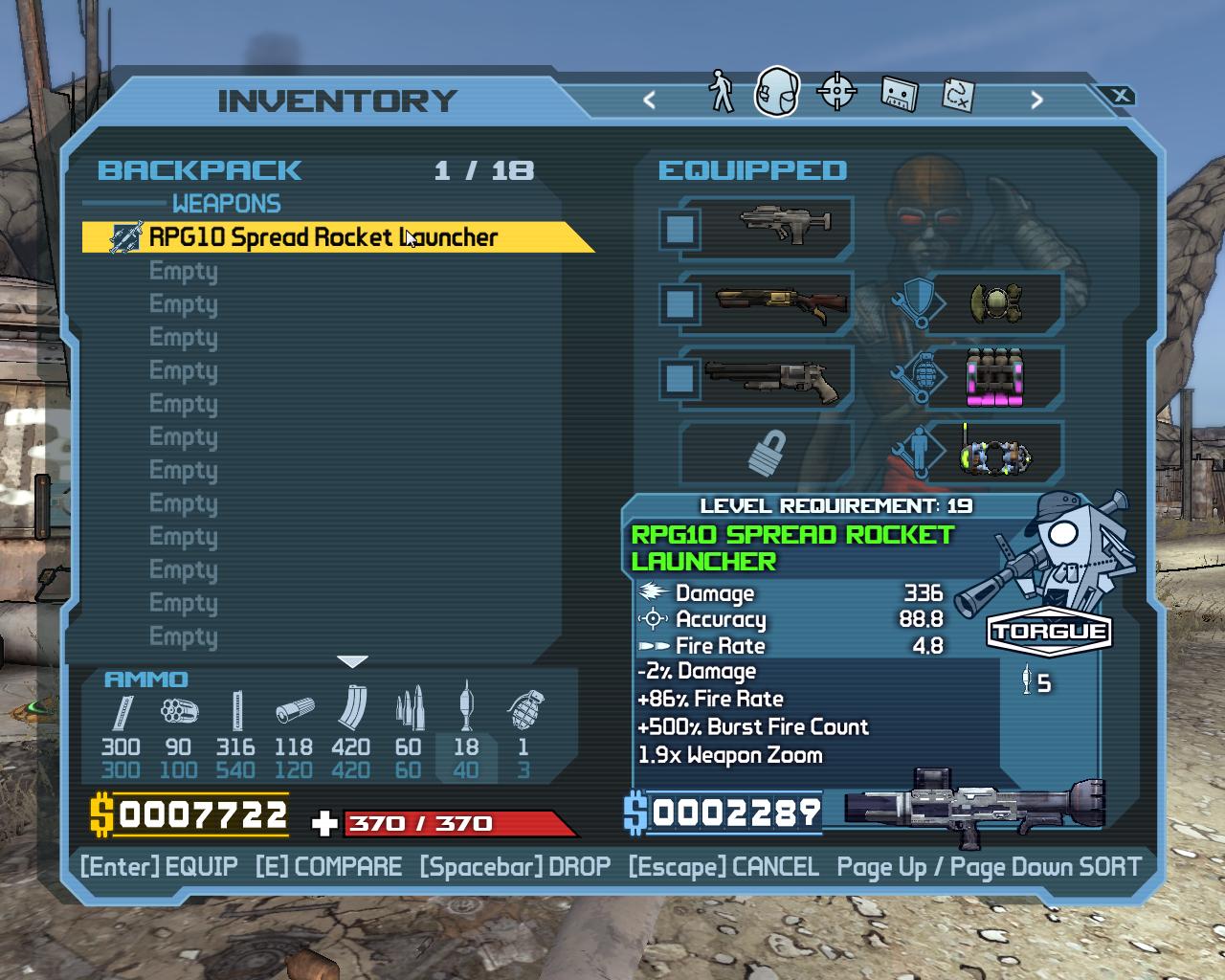Switch to the crosshair proficiency tab

tap(836, 92)
